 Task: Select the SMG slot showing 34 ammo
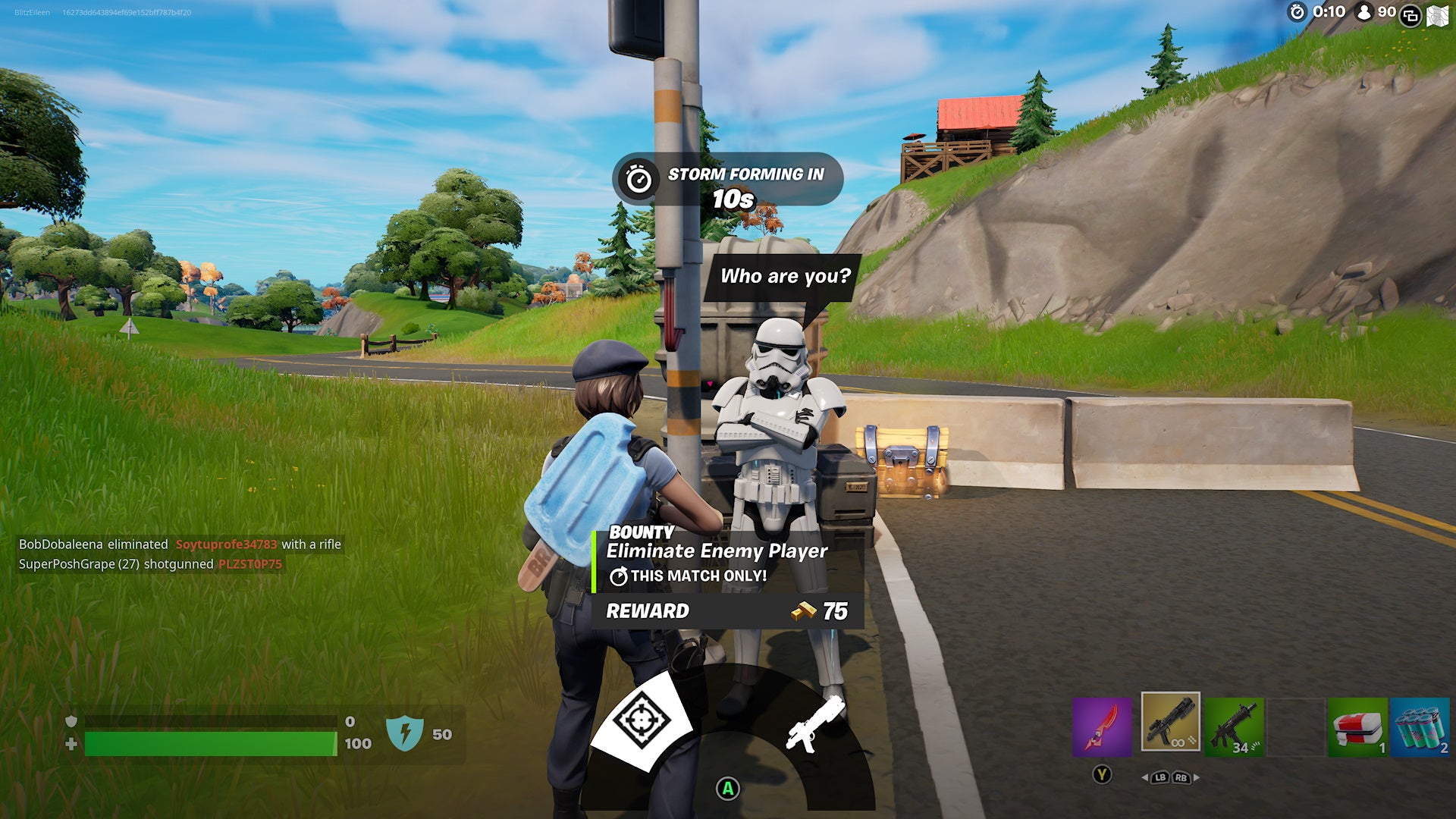1234,728
